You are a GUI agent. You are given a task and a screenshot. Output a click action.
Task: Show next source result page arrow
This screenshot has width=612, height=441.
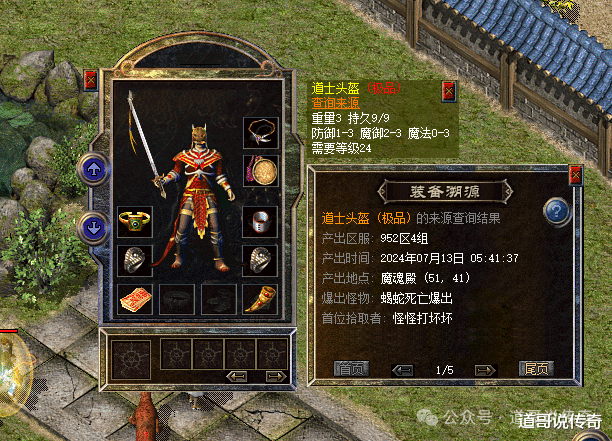tap(484, 370)
